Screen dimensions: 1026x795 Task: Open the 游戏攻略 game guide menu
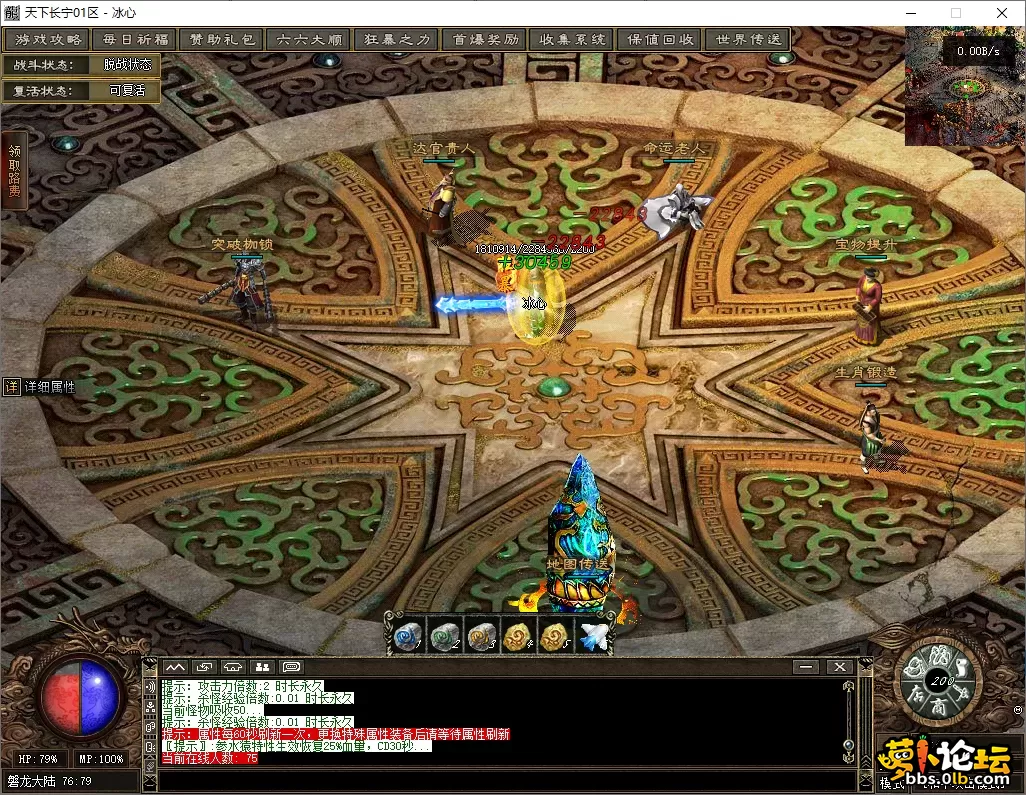[48, 40]
